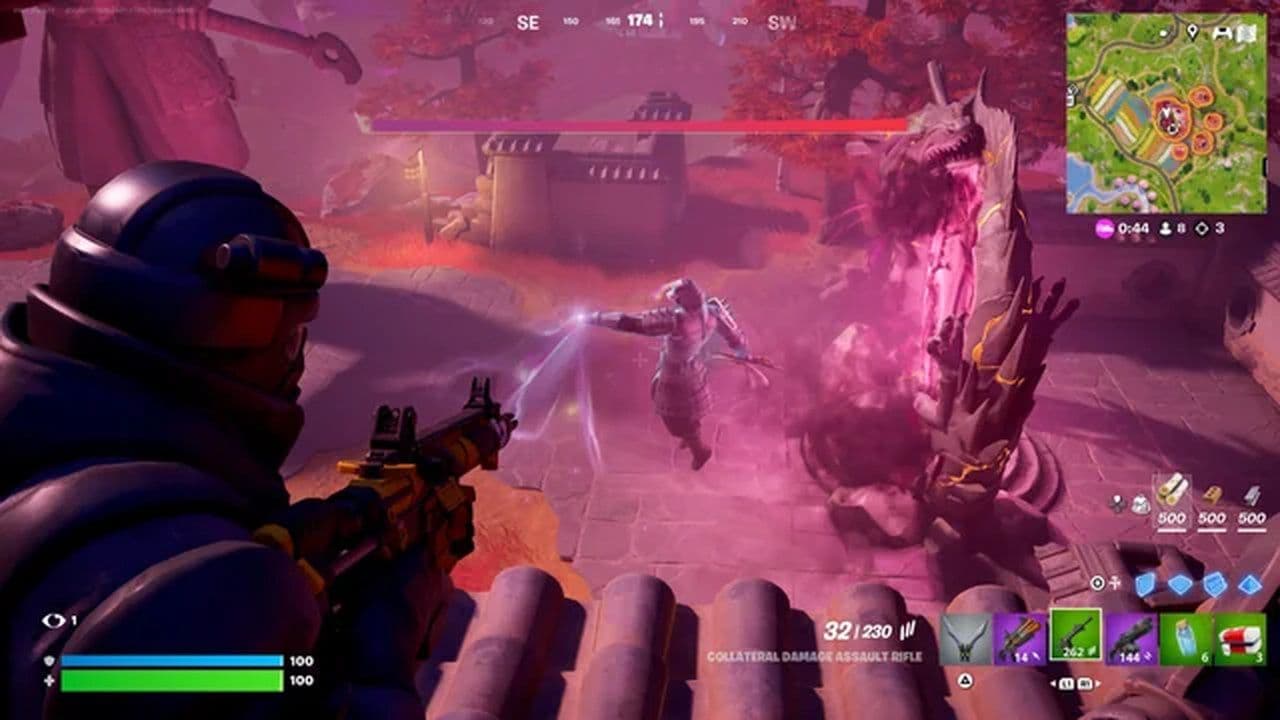The height and width of the screenshot is (720, 1280).
Task: Click the storm timer showing 0:44
Action: point(1133,227)
